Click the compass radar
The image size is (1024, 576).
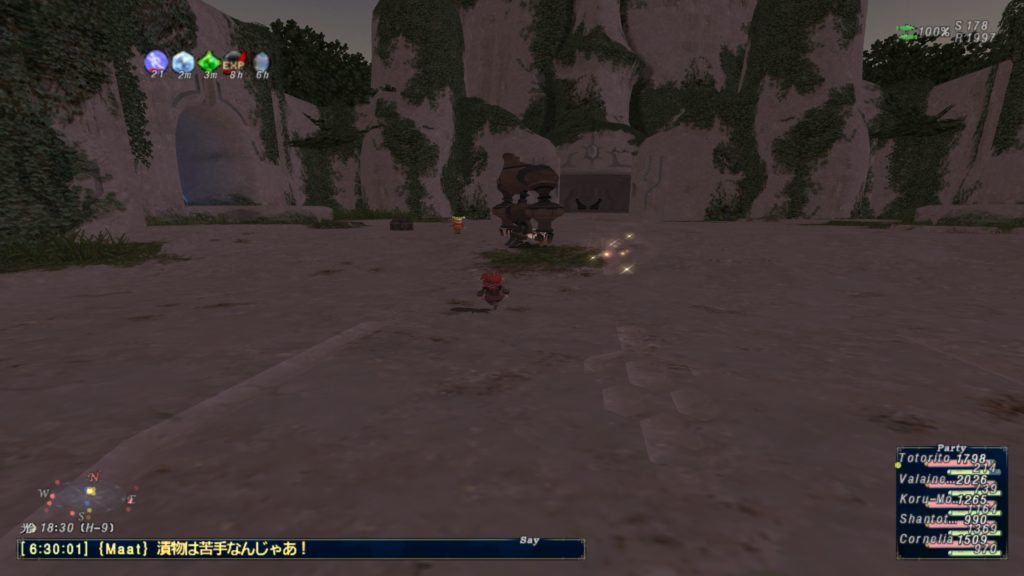tap(90, 493)
